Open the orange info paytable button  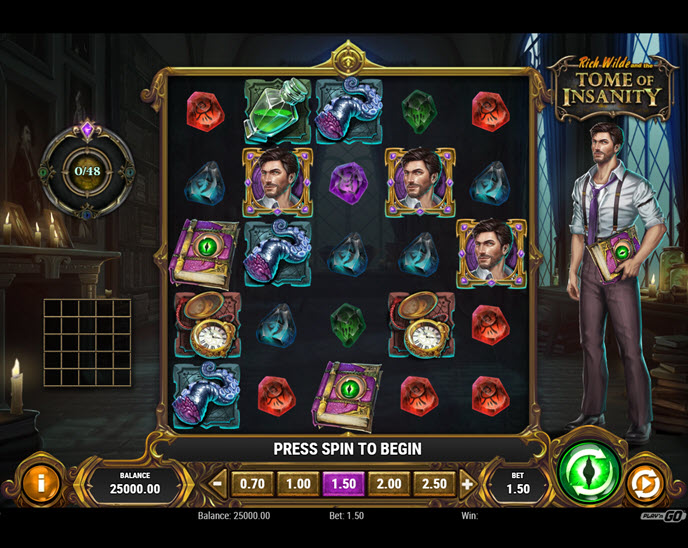[41, 484]
